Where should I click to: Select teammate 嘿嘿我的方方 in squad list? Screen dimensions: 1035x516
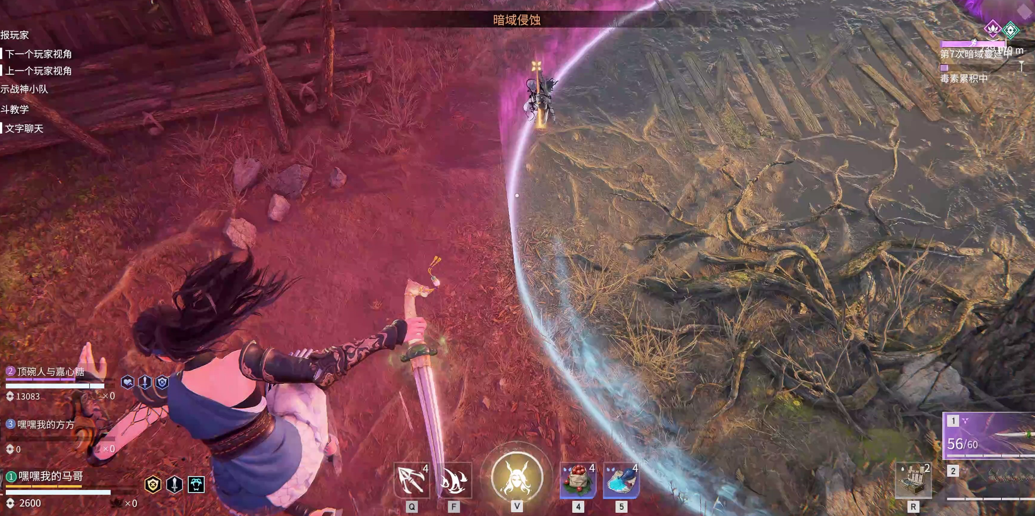click(45, 425)
